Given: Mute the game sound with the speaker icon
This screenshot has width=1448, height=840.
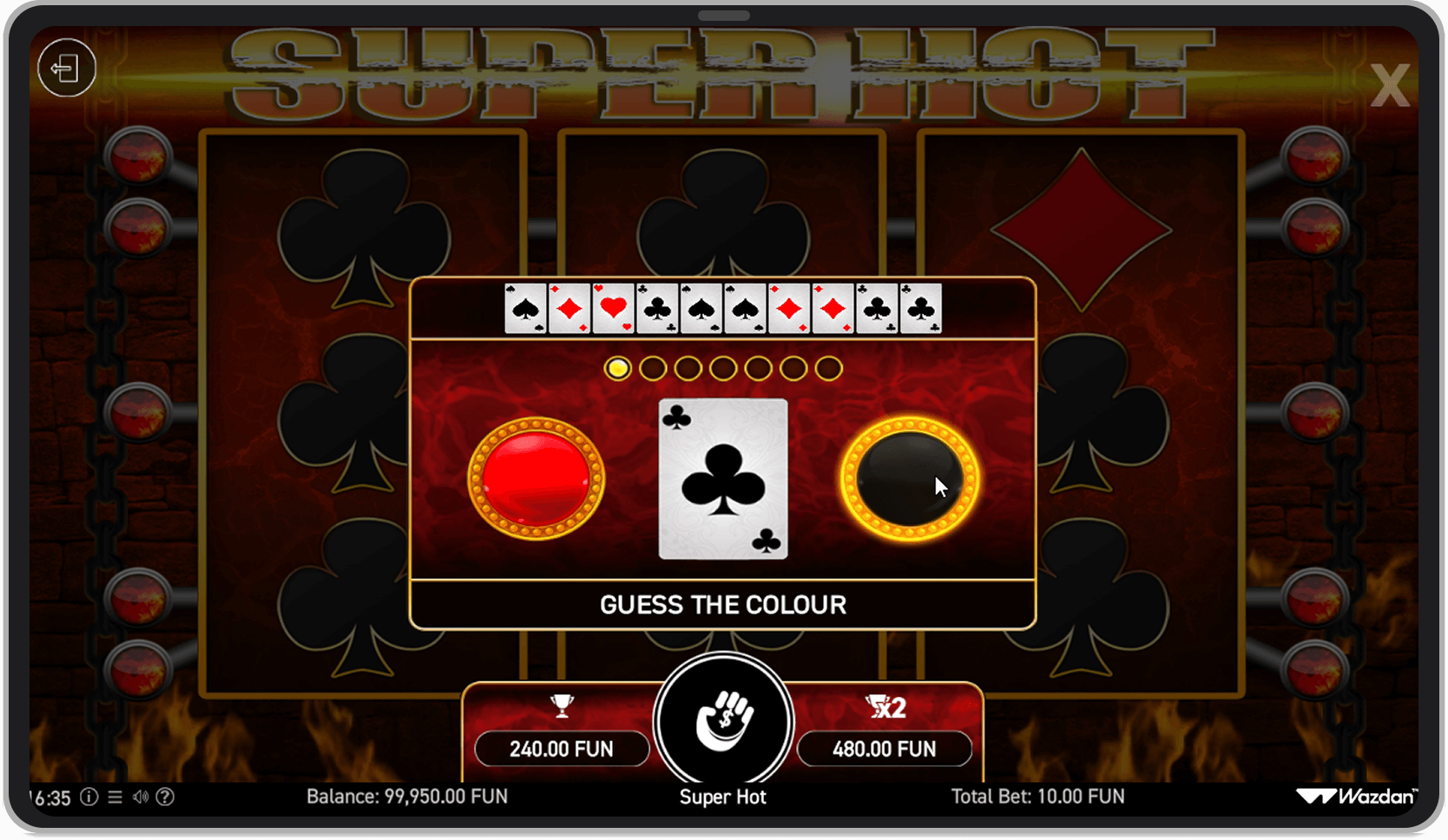Looking at the screenshot, I should pyautogui.click(x=140, y=797).
